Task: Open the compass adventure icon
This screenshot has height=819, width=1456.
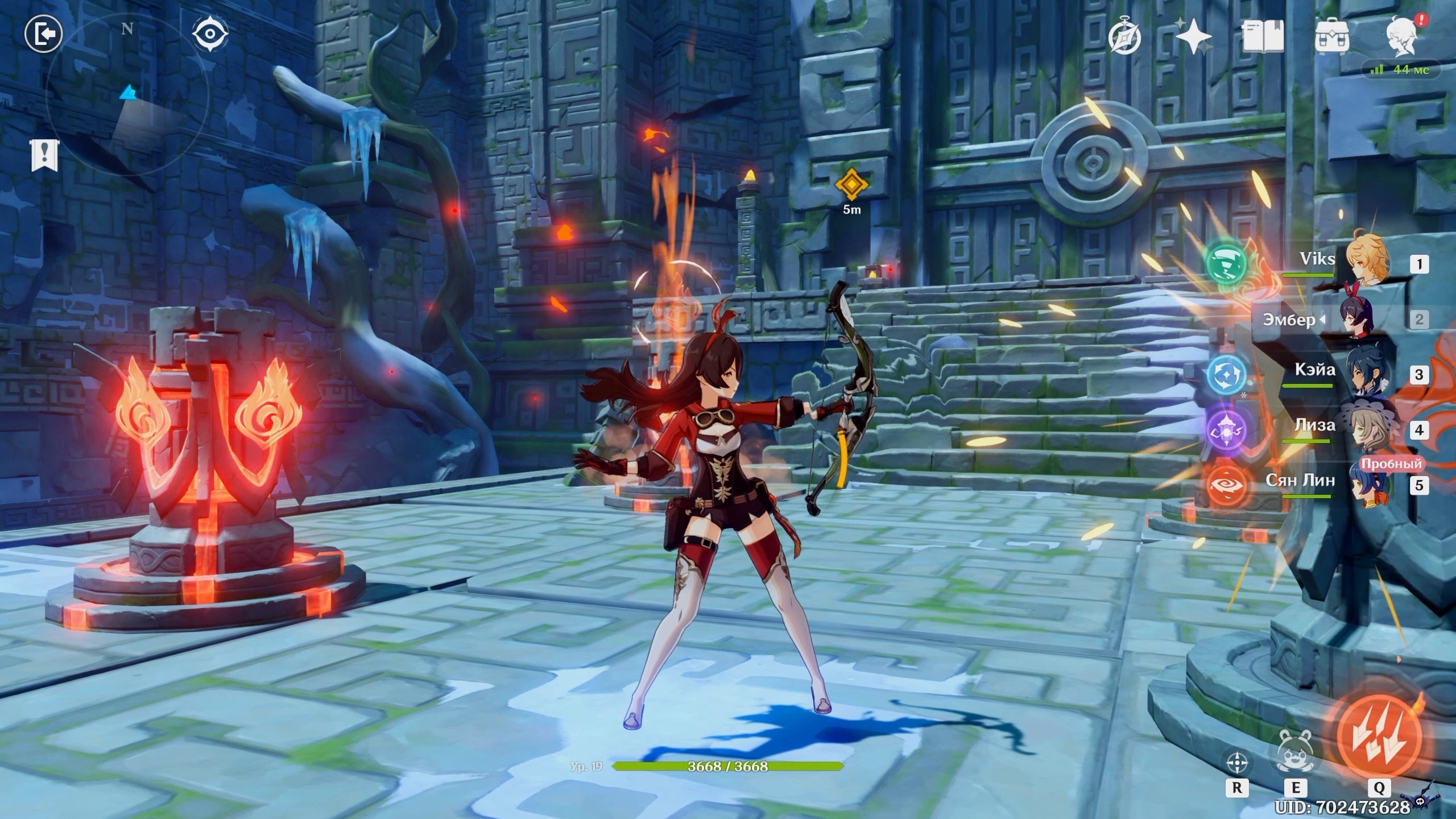Action: [x=1124, y=39]
